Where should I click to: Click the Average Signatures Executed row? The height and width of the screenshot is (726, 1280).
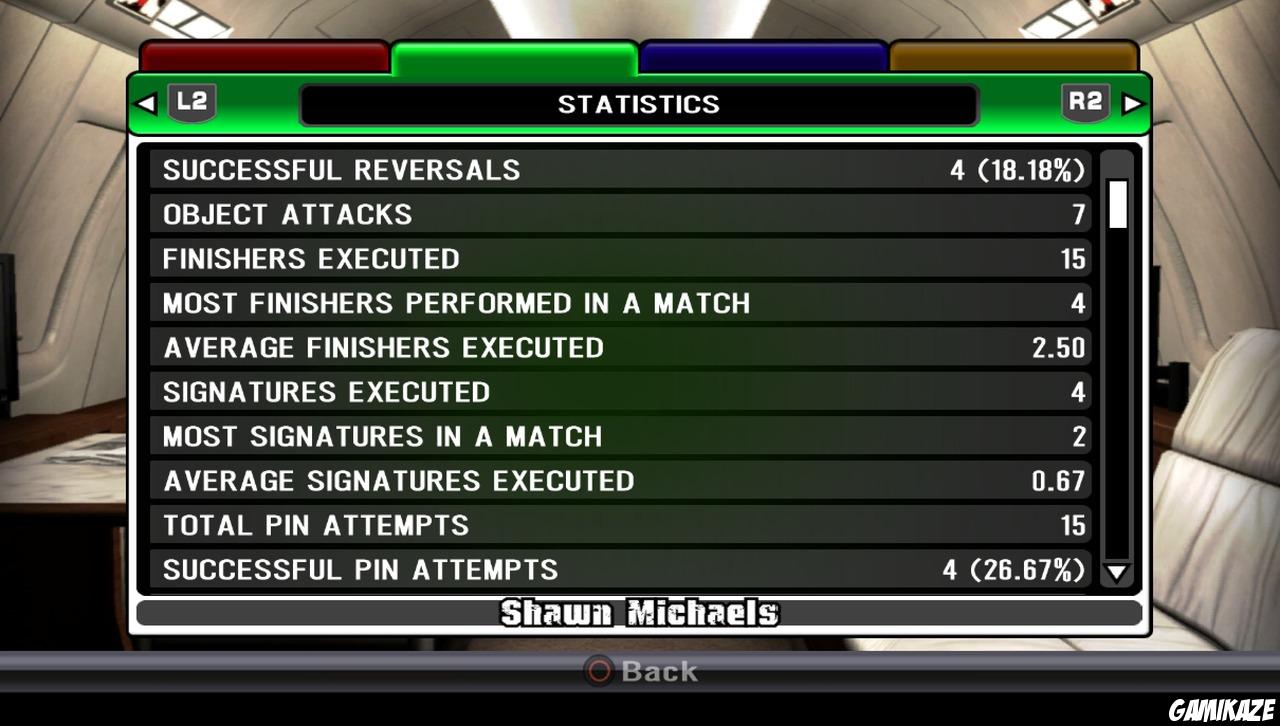[x=620, y=480]
